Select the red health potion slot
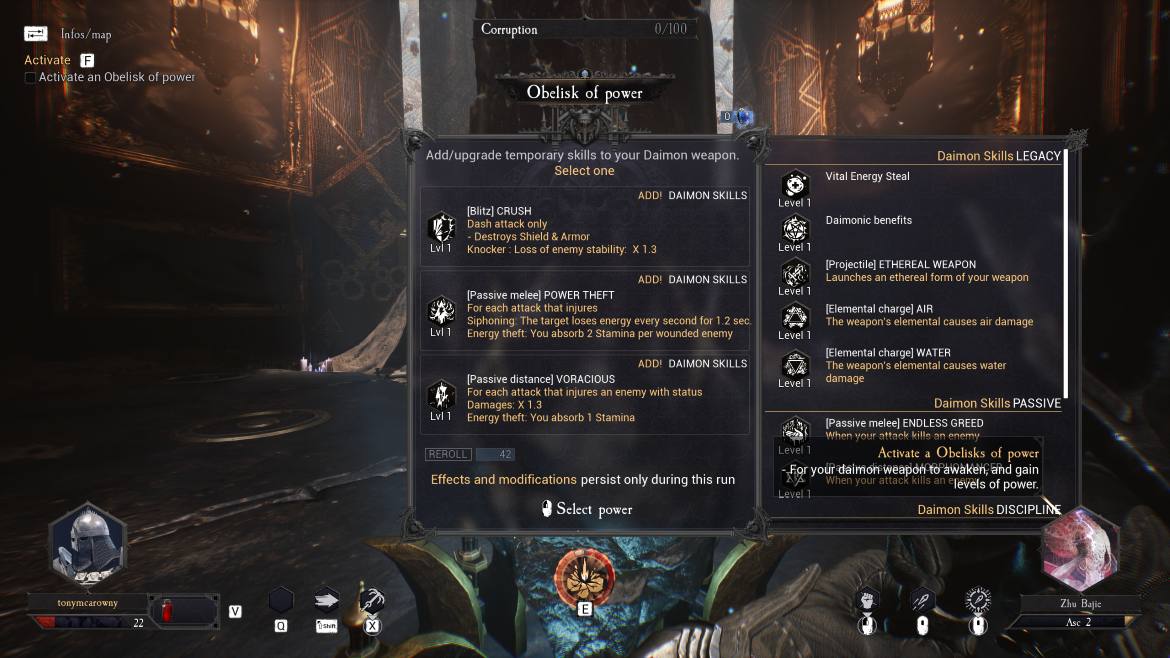This screenshot has height=658, width=1170. (168, 610)
